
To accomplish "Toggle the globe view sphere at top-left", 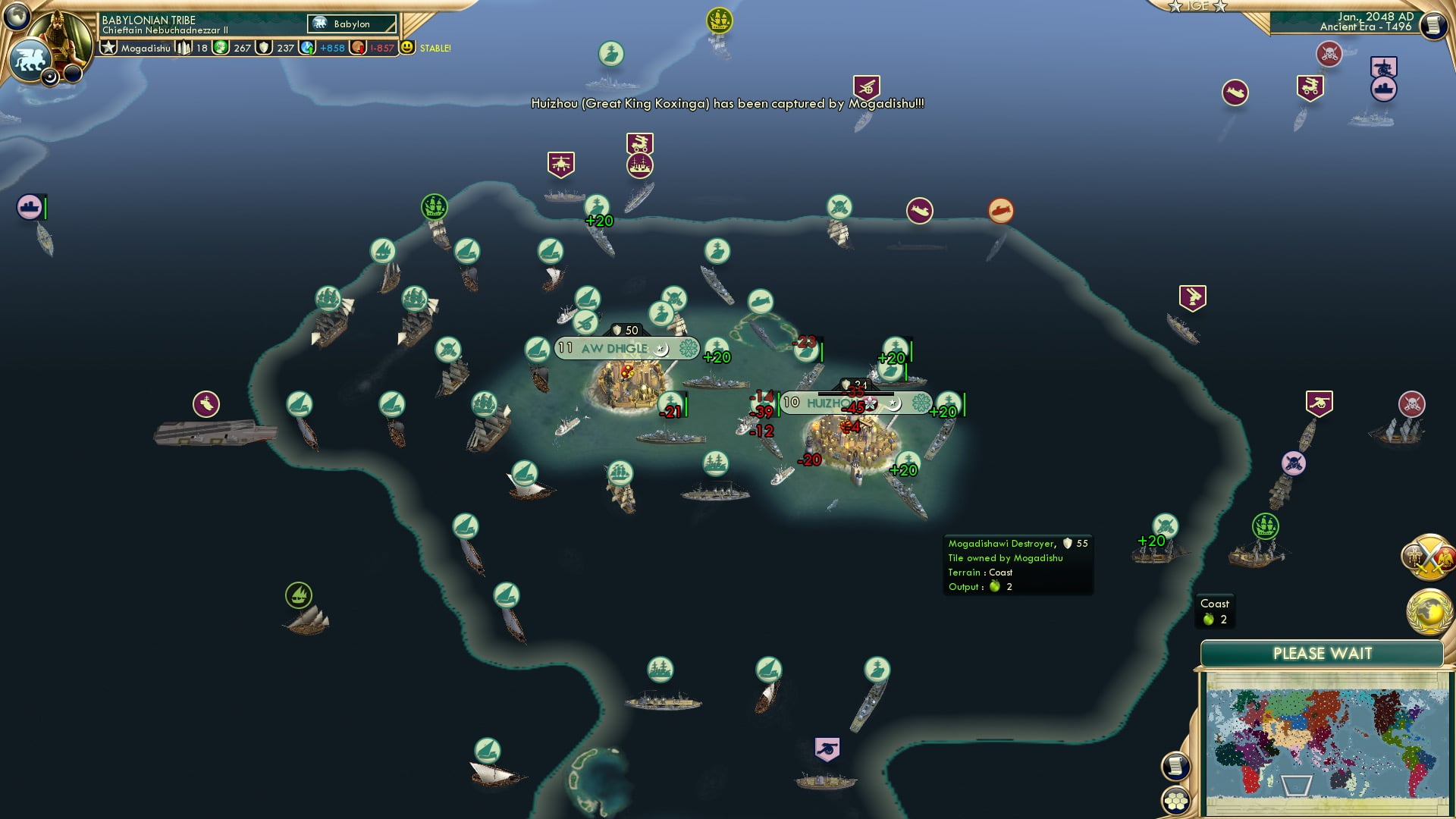I will pos(17,16).
